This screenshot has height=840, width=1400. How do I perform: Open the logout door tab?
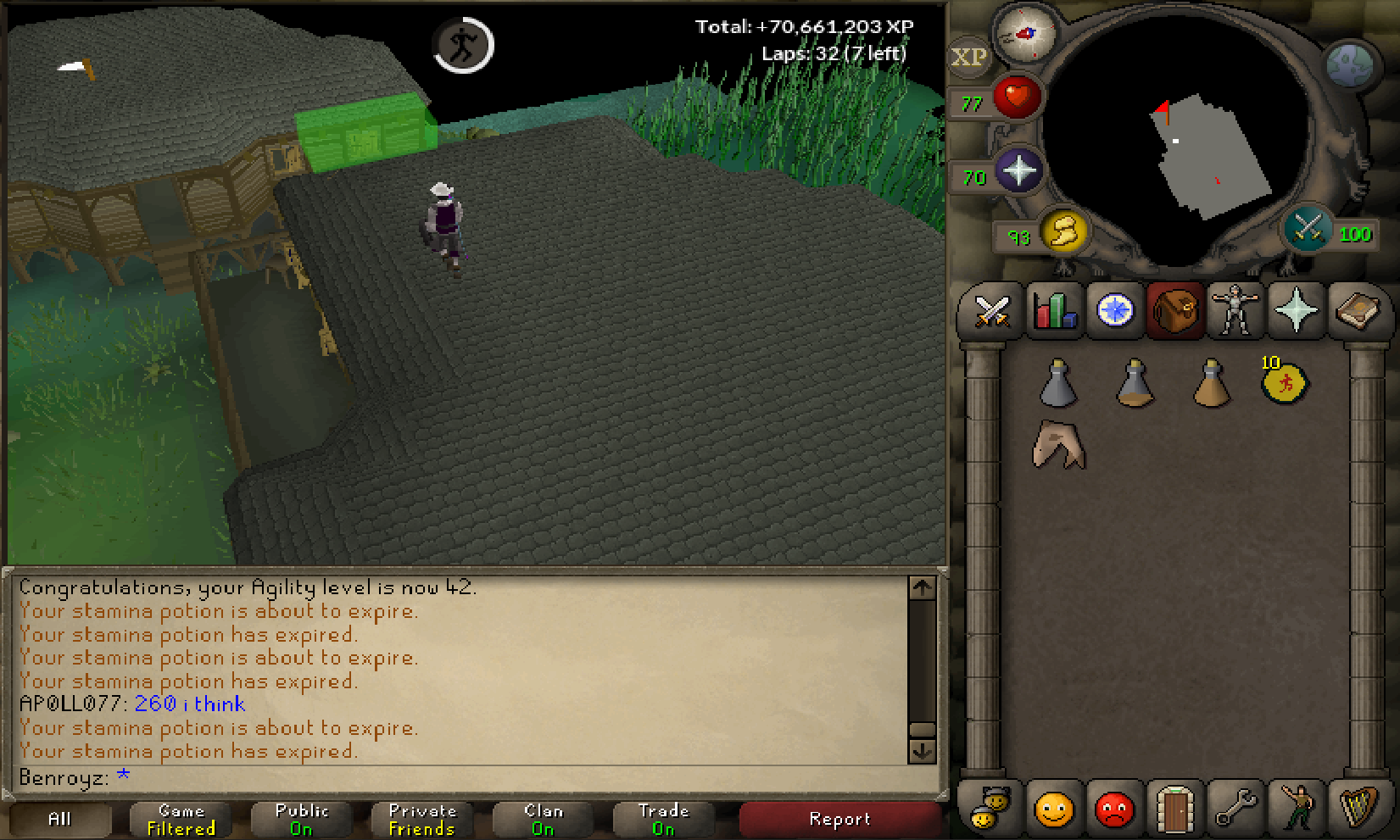tap(1174, 809)
